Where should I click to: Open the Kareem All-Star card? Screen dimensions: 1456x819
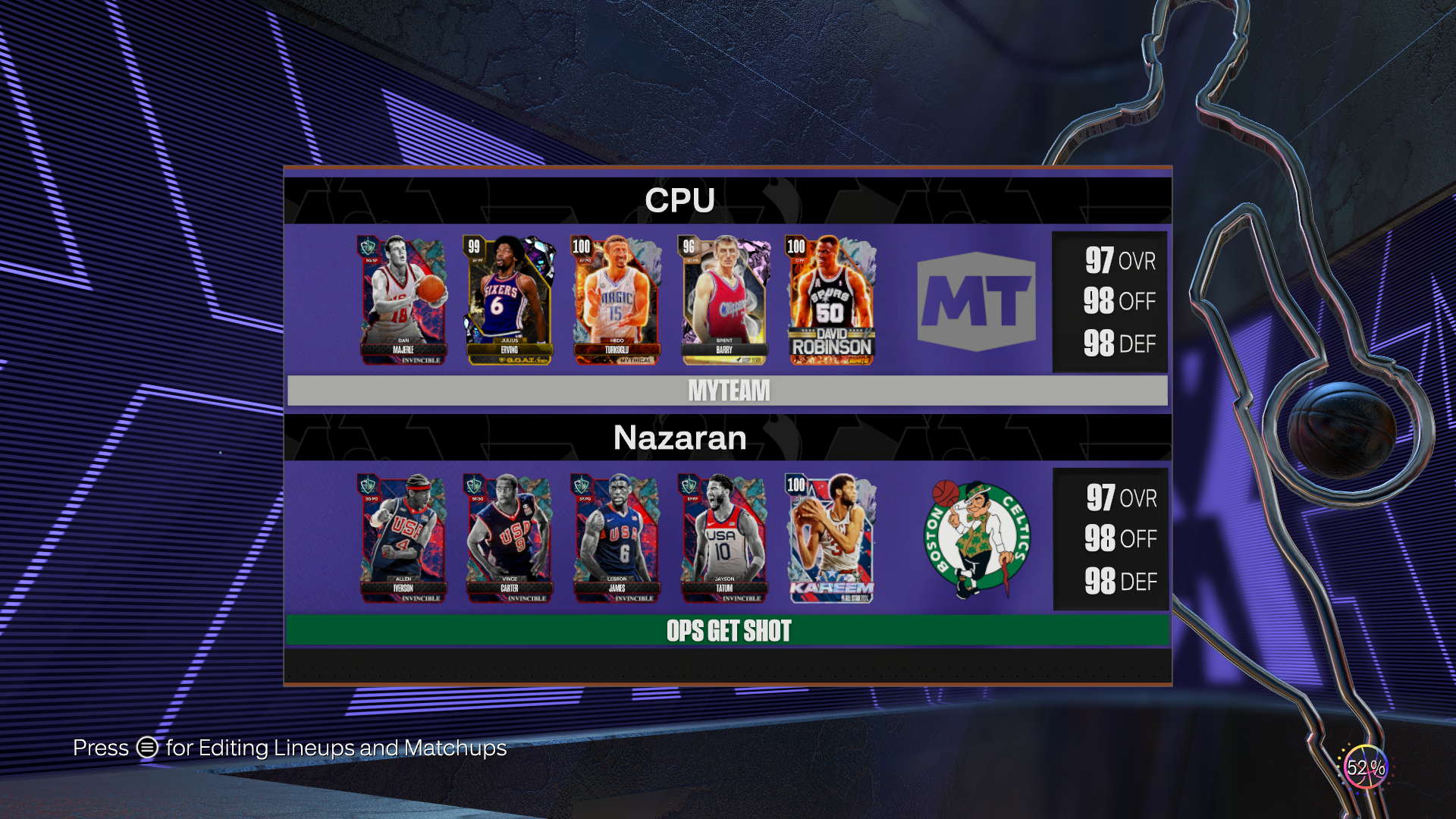[831, 538]
